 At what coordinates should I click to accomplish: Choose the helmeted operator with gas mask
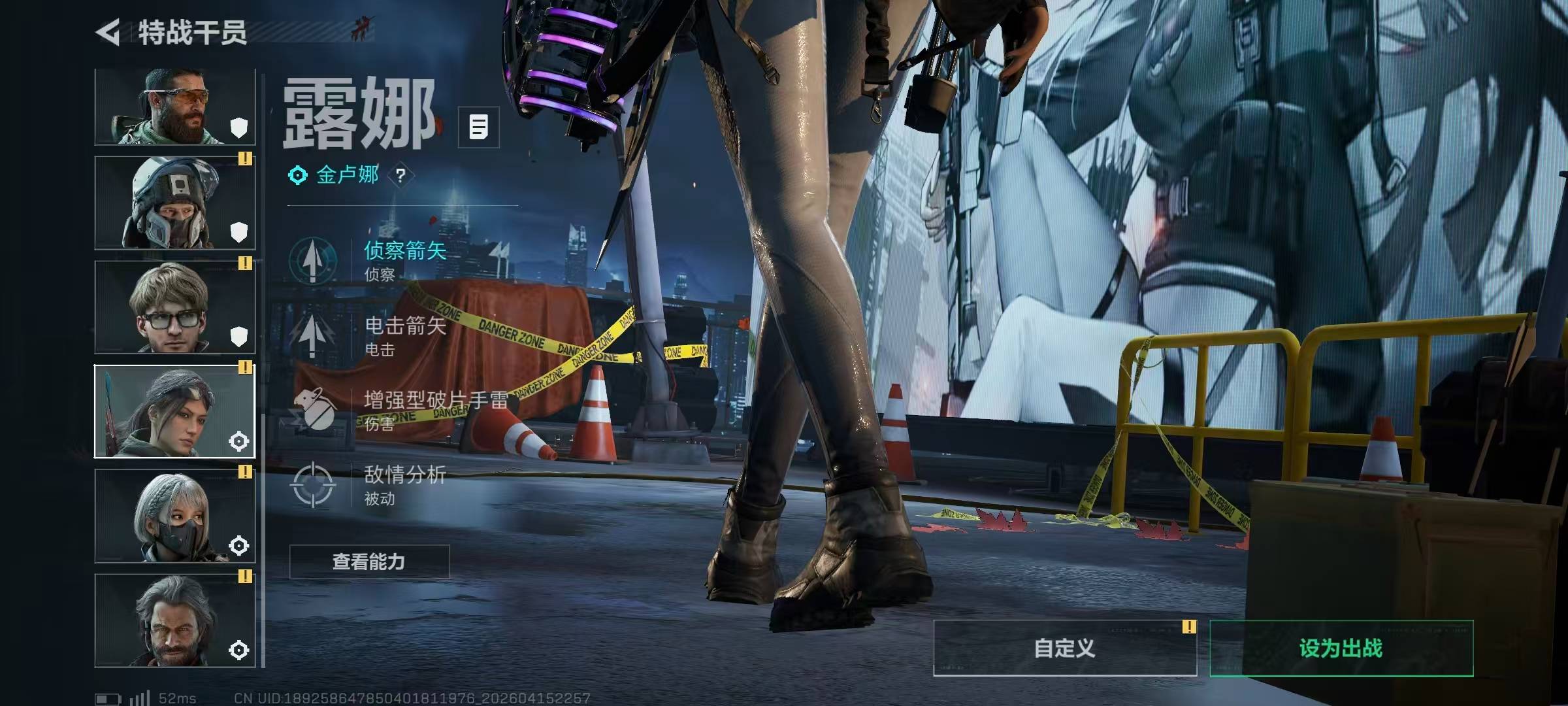point(175,203)
